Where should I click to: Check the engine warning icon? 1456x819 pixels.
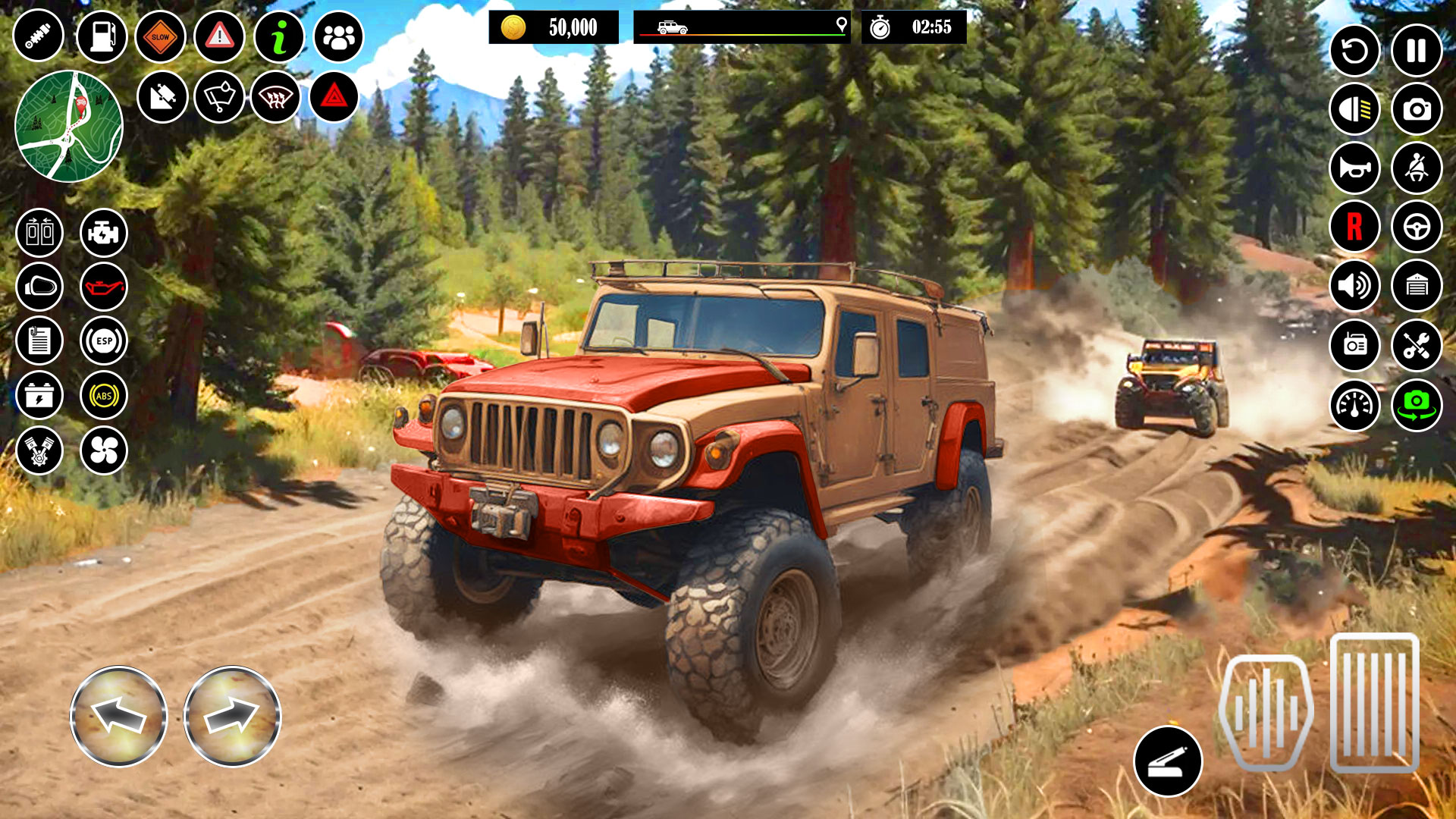click(x=104, y=234)
